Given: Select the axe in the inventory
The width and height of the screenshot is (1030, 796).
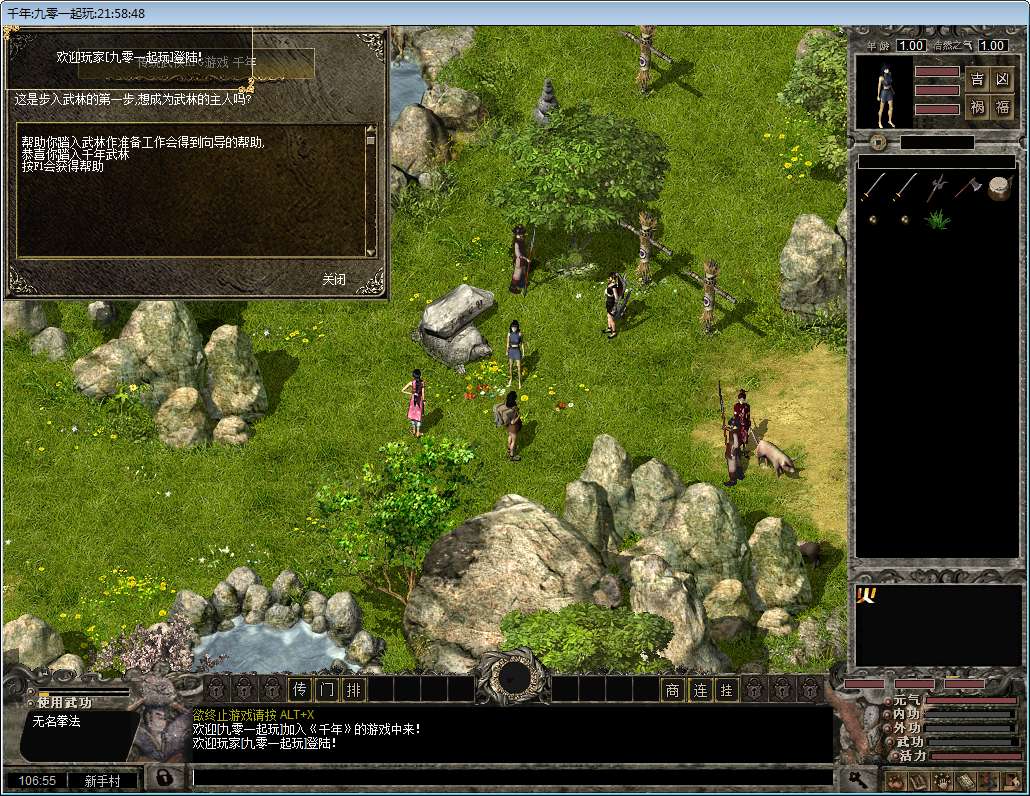Looking at the screenshot, I should [x=967, y=187].
